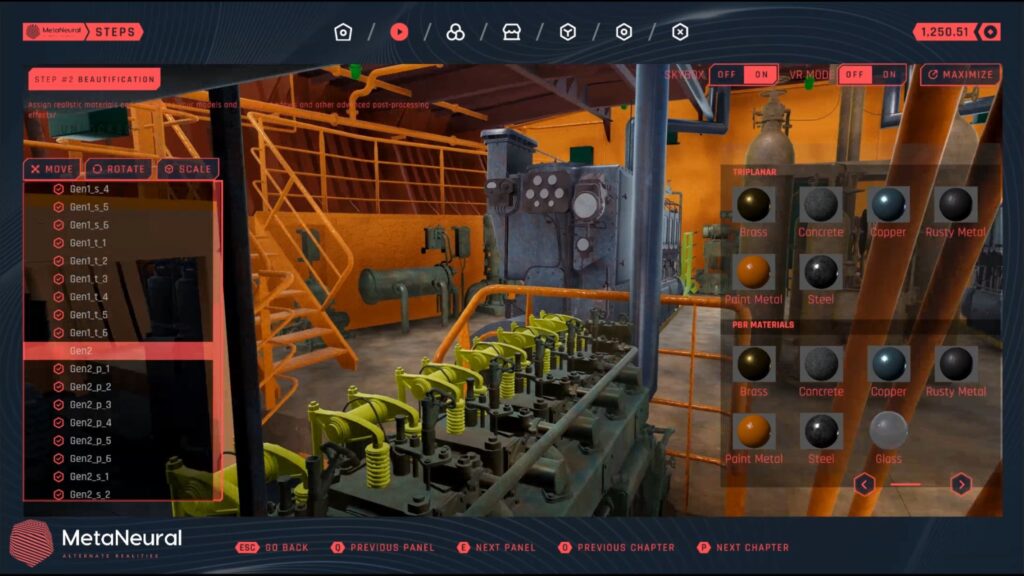Apply the Glass PBR material
This screenshot has width=1024, height=576.
(x=888, y=431)
